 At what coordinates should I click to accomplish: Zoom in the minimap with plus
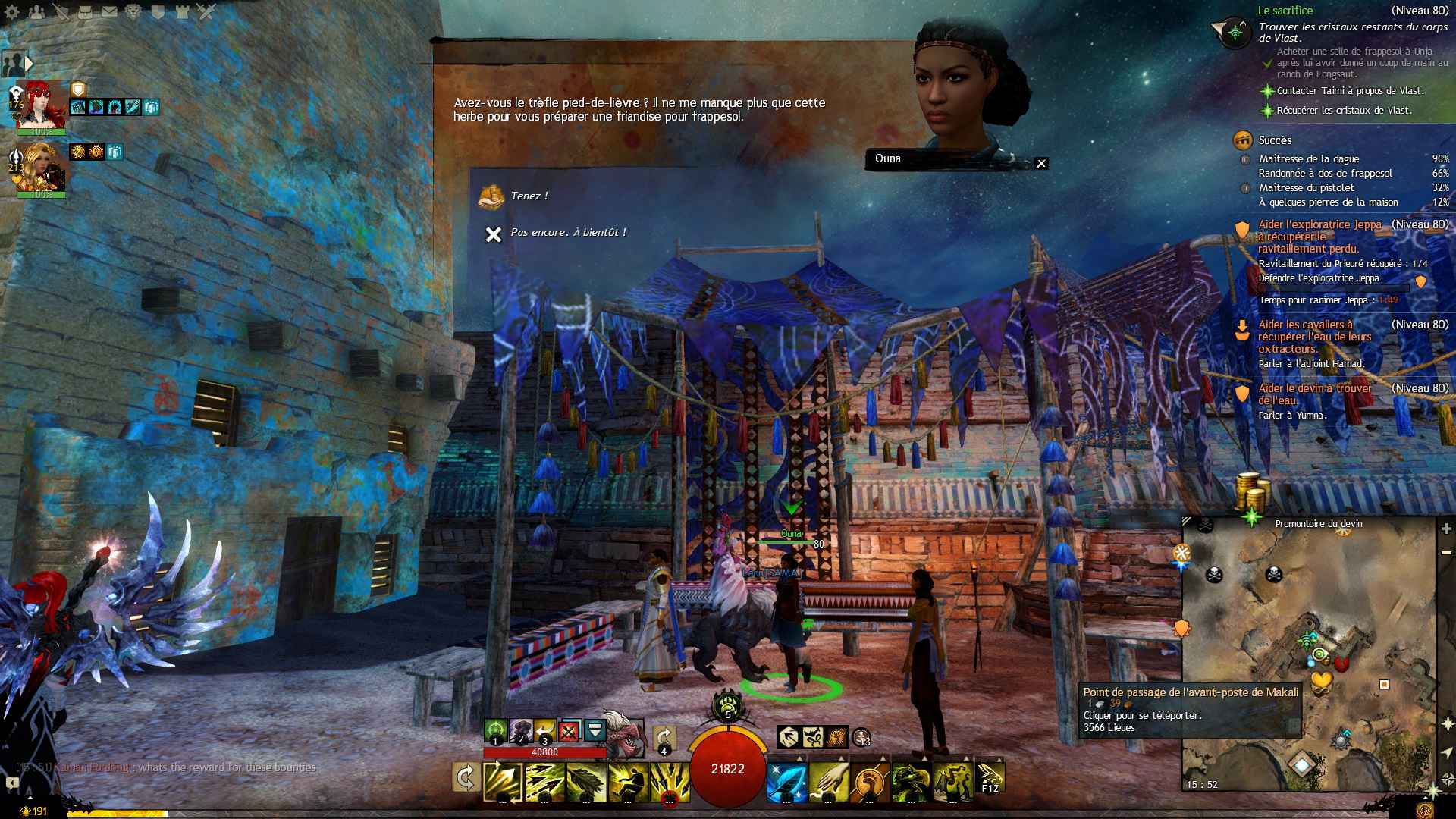[x=1446, y=529]
